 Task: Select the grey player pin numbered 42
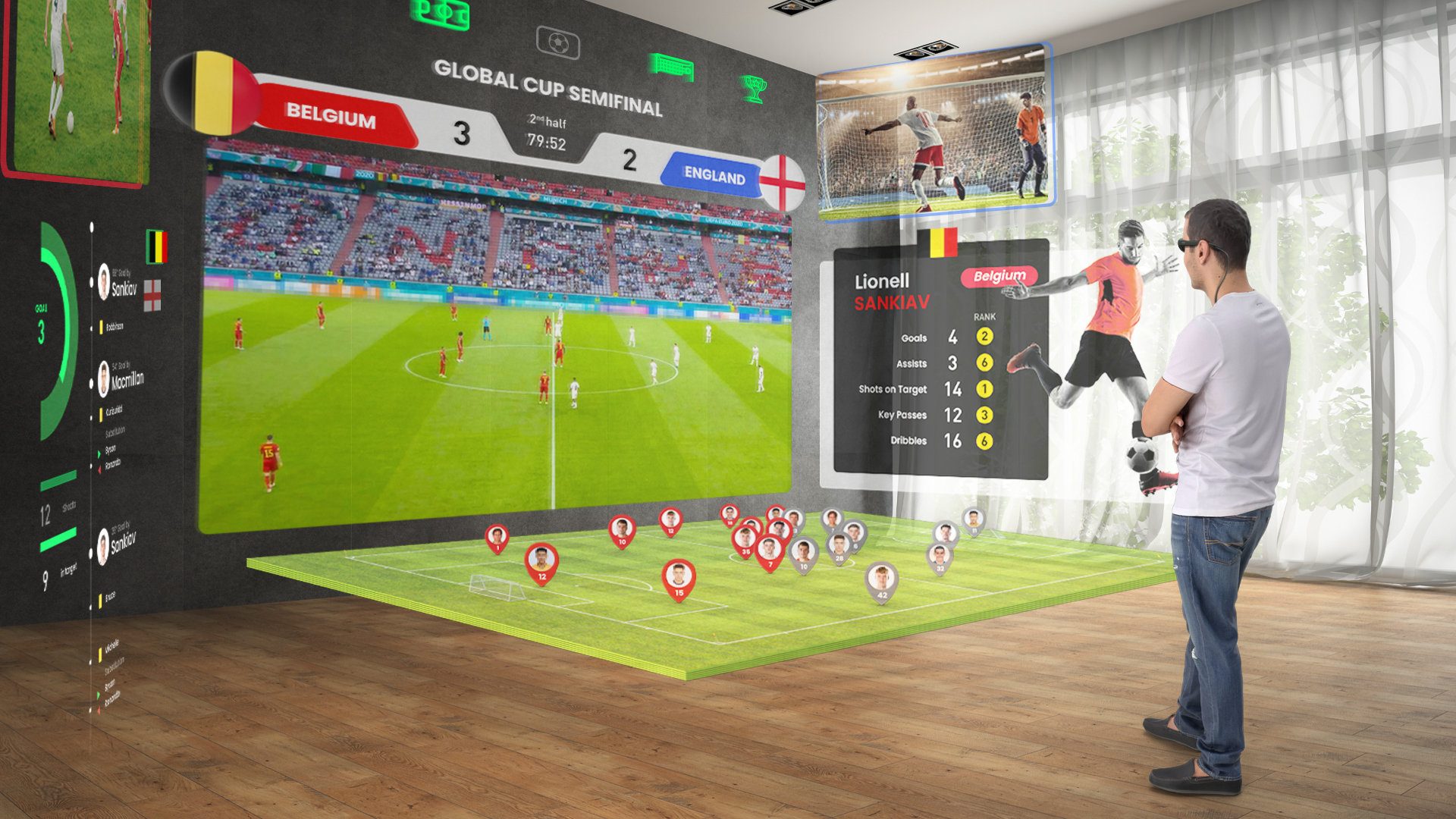[881, 581]
